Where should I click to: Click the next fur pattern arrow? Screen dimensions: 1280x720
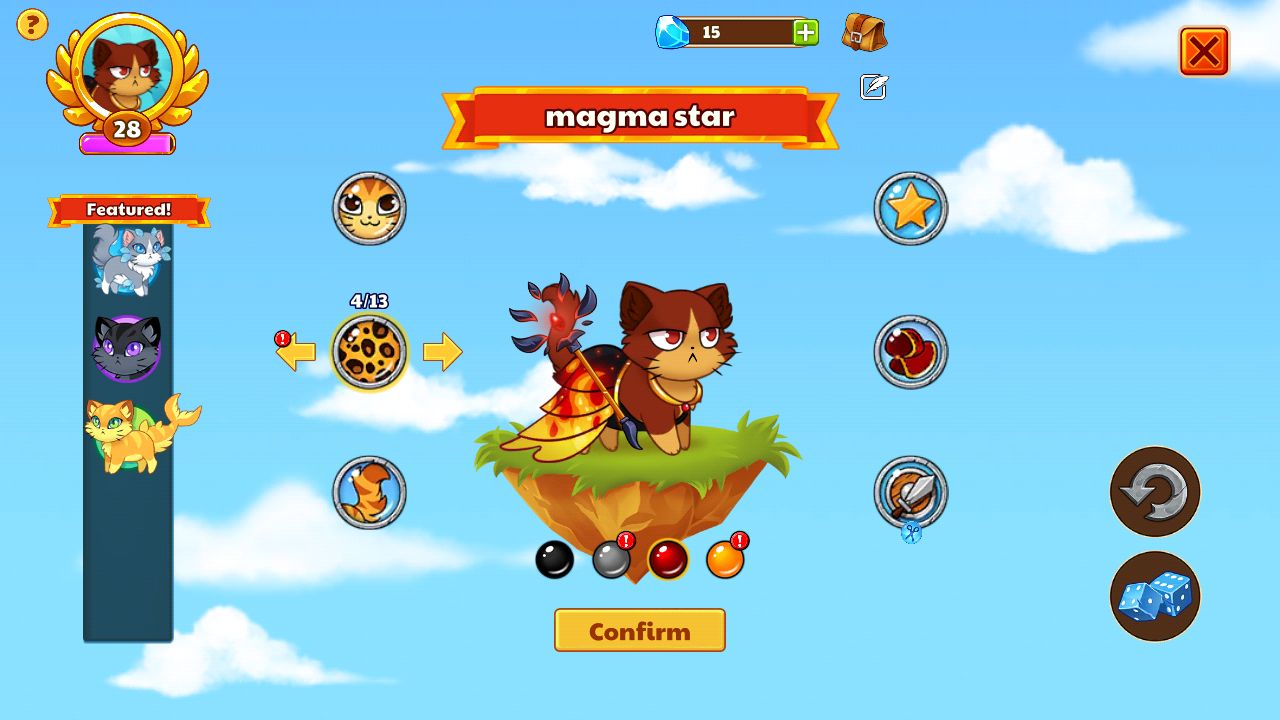click(x=442, y=352)
